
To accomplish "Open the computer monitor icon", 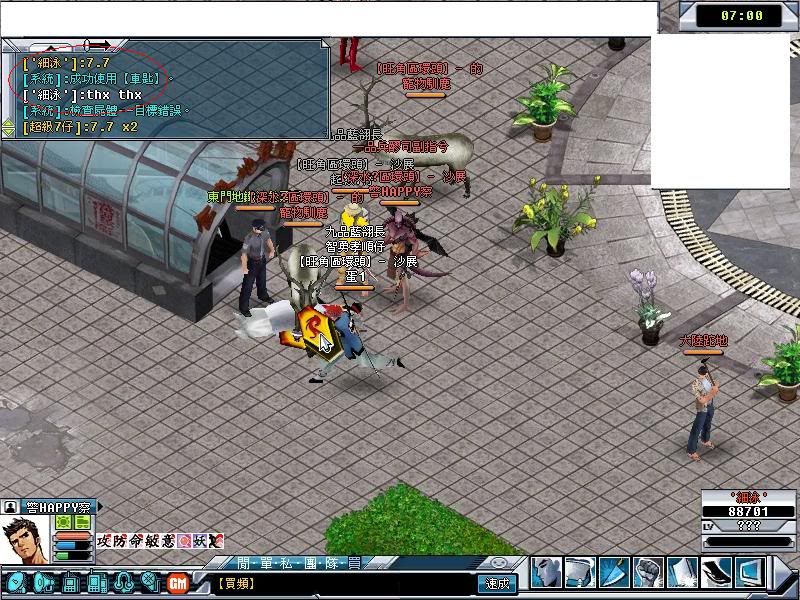I will pyautogui.click(x=749, y=573).
